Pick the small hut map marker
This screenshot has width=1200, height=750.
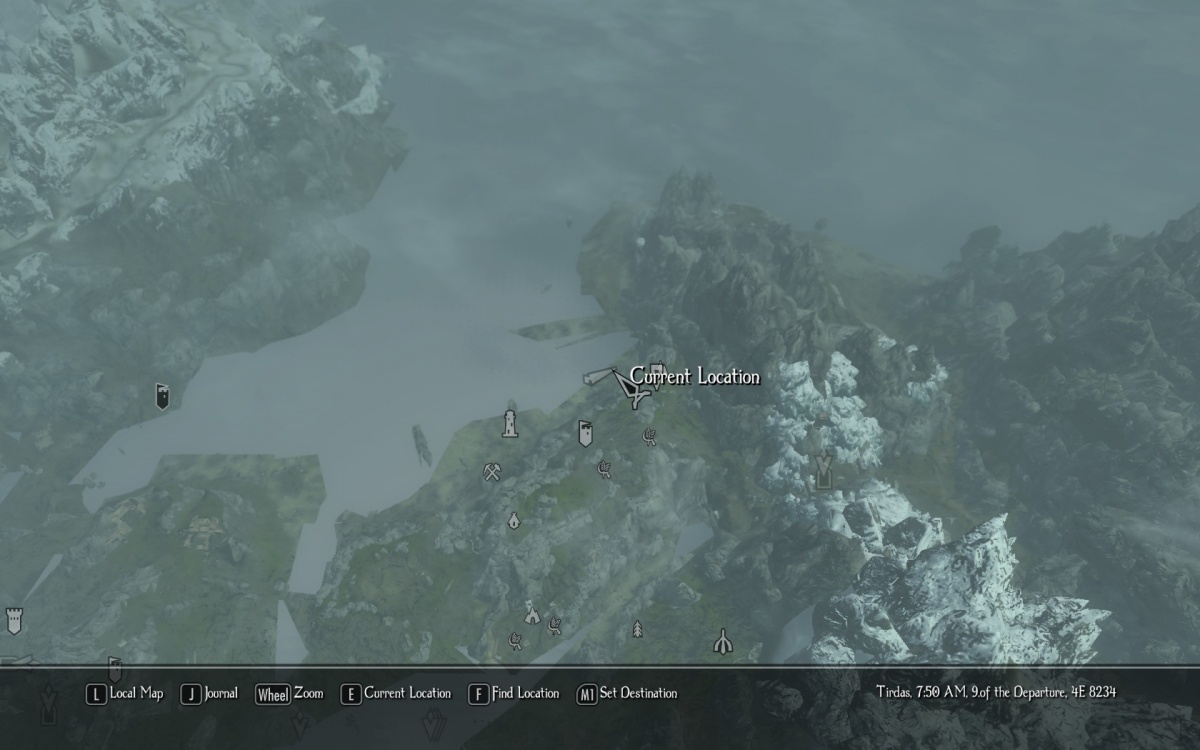click(x=514, y=520)
